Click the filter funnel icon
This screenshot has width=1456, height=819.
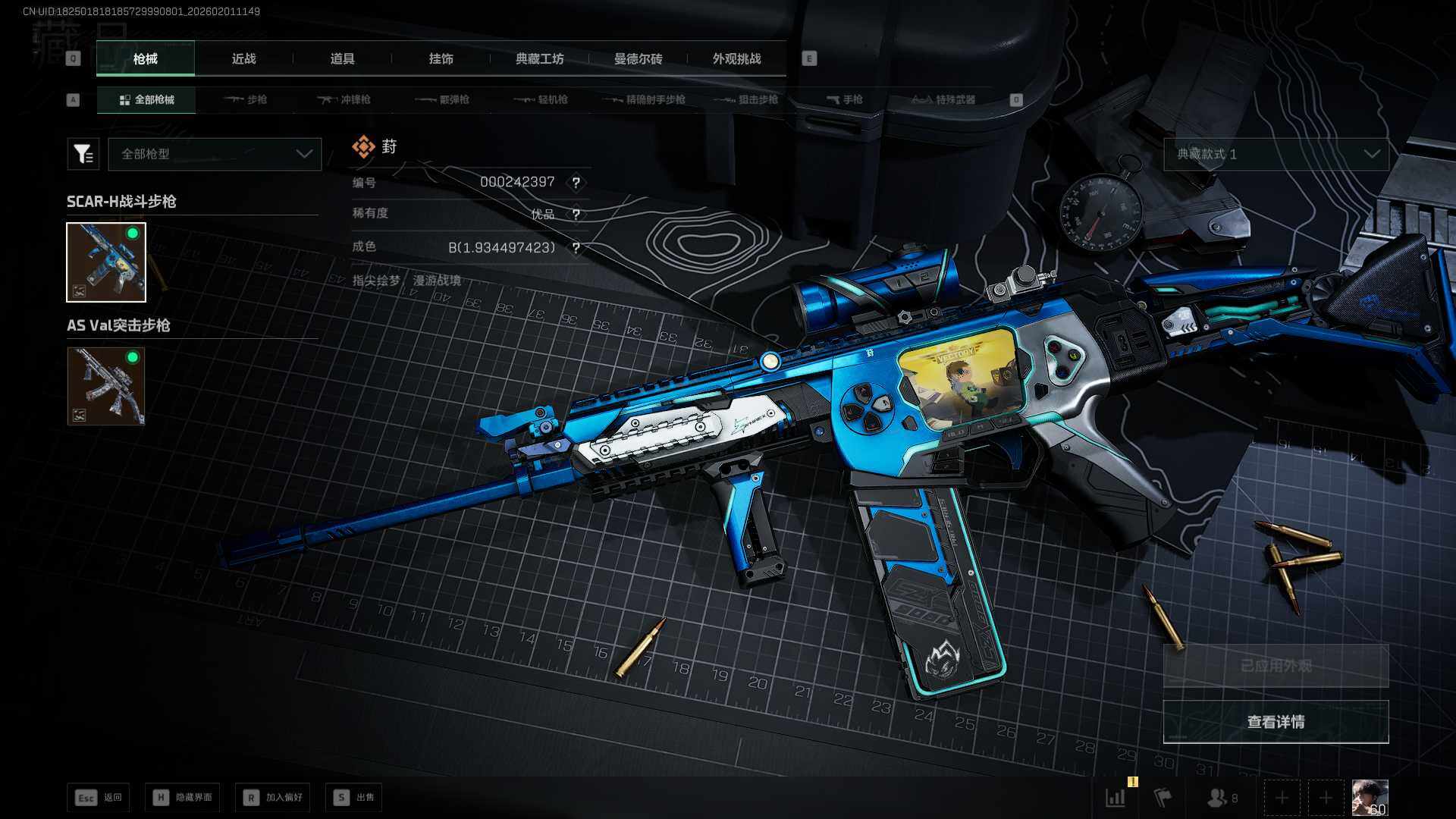(x=83, y=154)
